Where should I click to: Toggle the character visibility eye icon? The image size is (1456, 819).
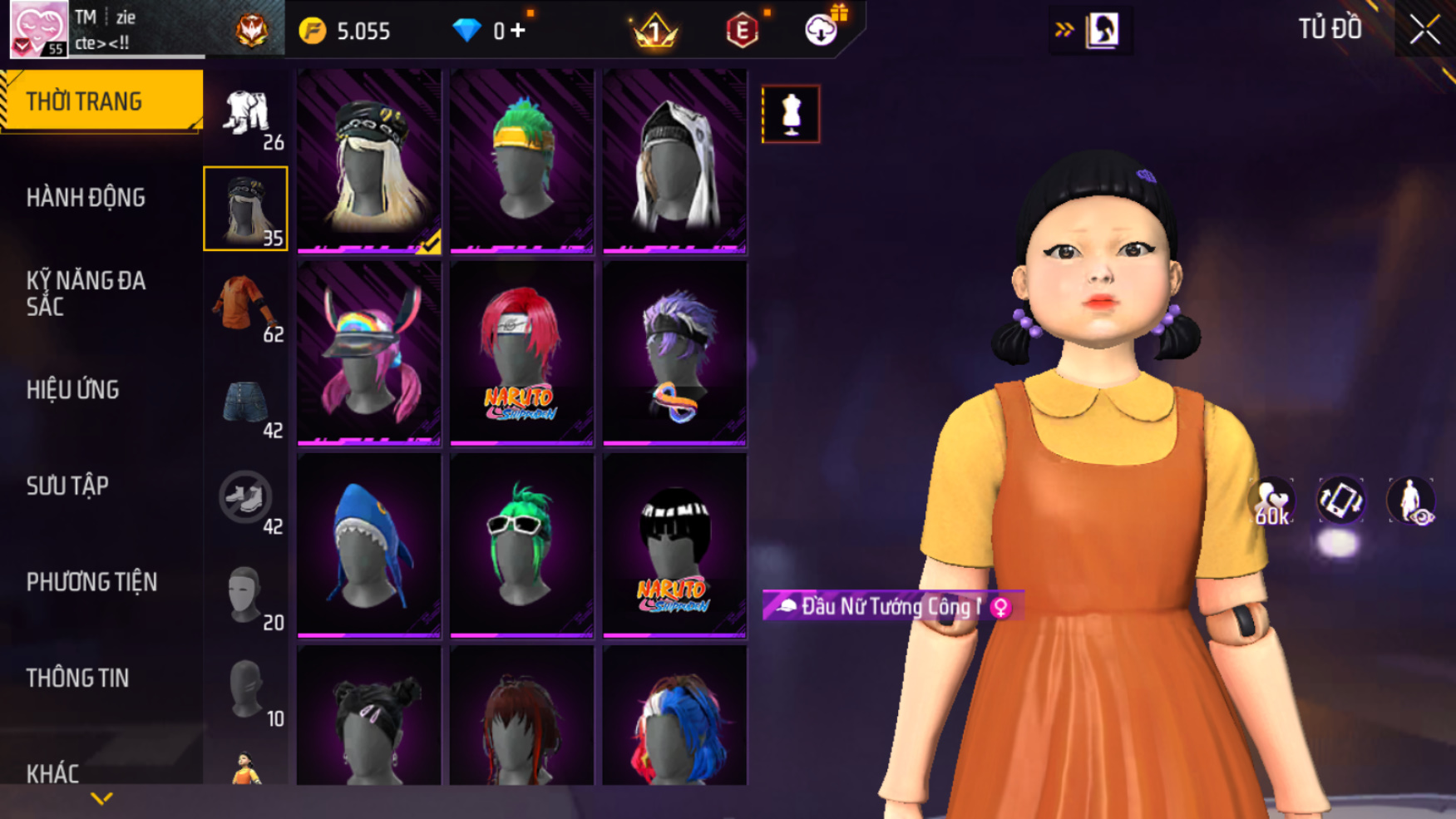coord(1410,501)
